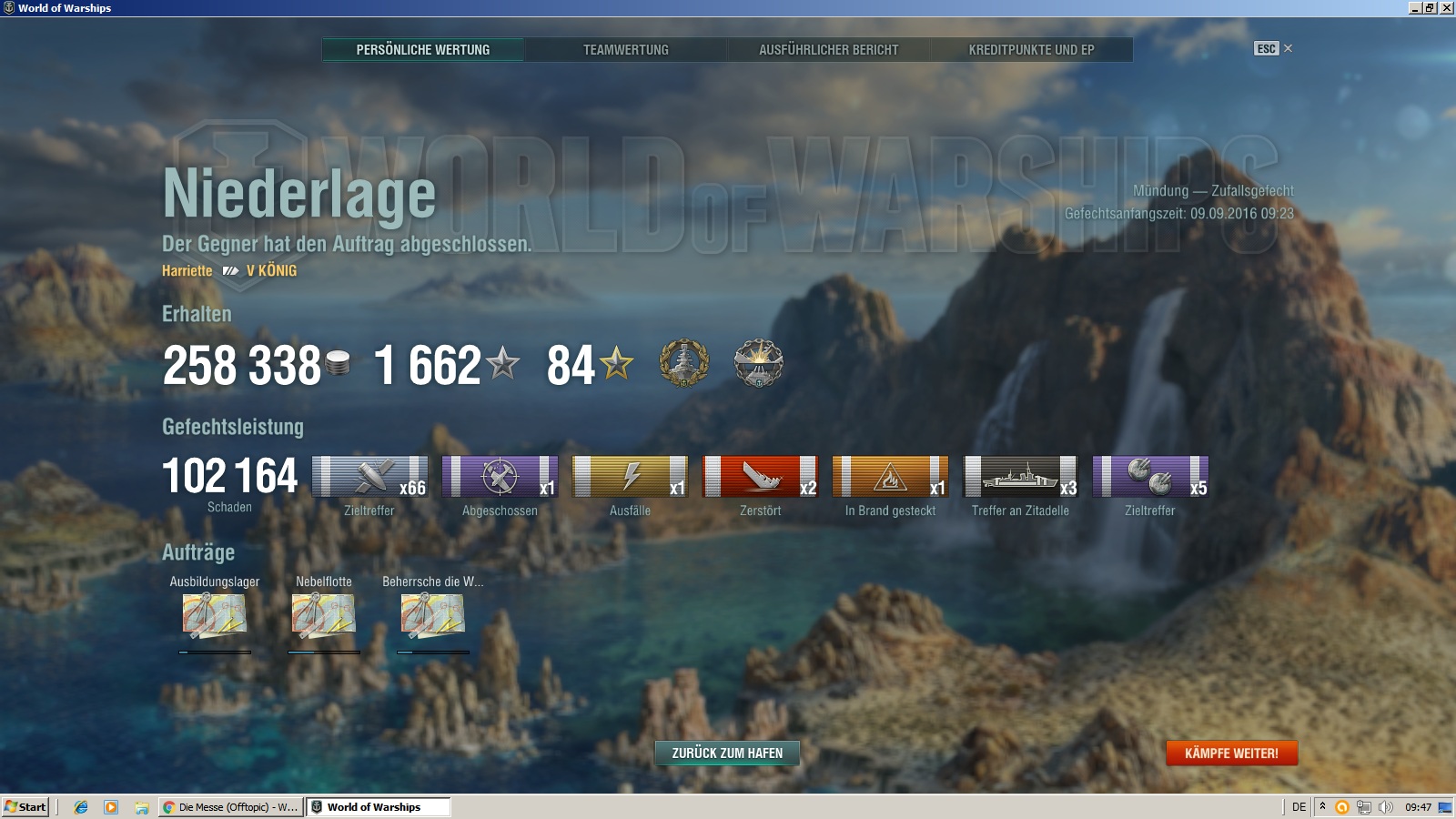Select the Ausfälle lightning ribbon
Image resolution: width=1456 pixels, height=819 pixels.
tap(630, 476)
